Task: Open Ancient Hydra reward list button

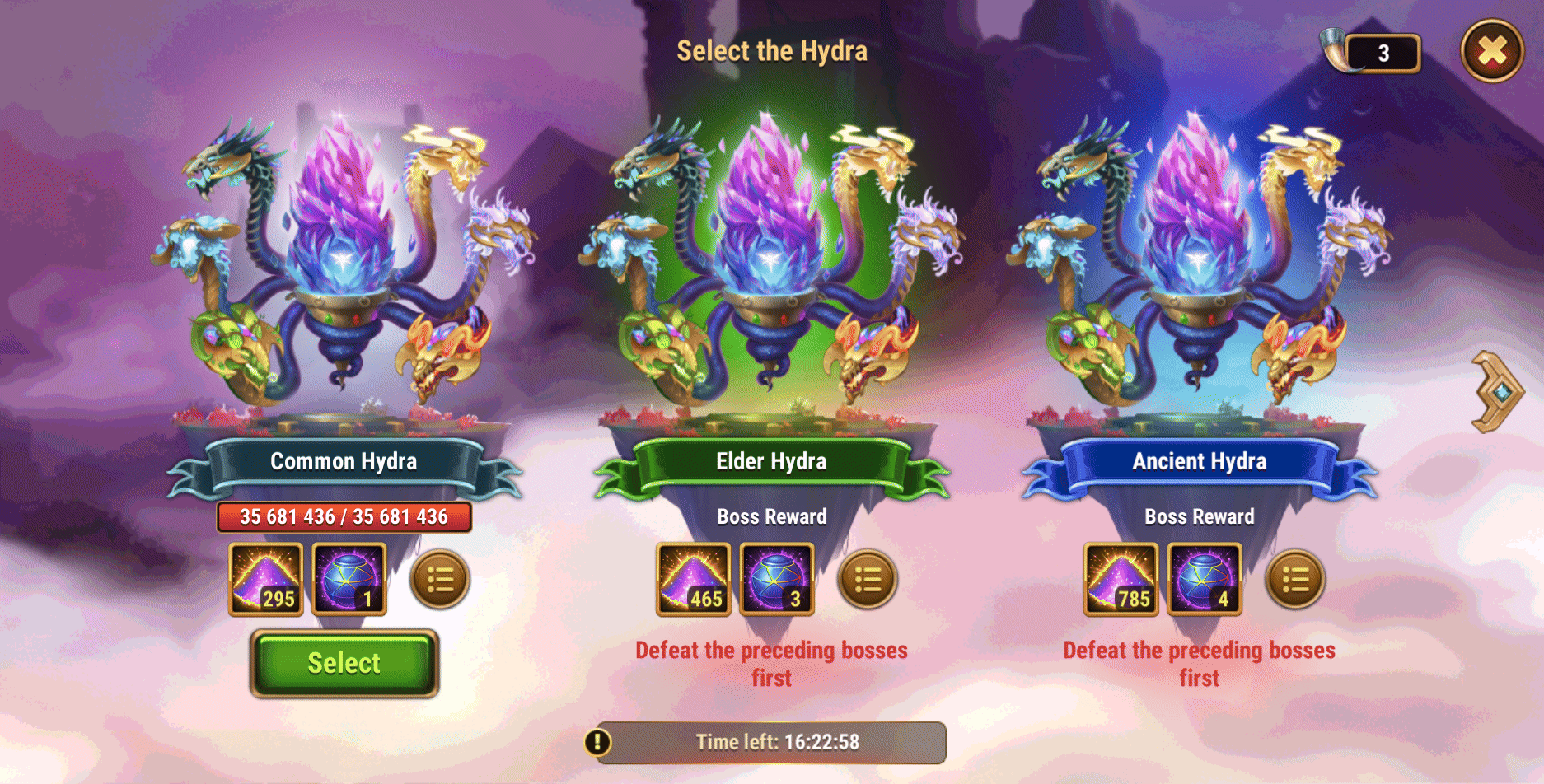Action: coord(1294,580)
